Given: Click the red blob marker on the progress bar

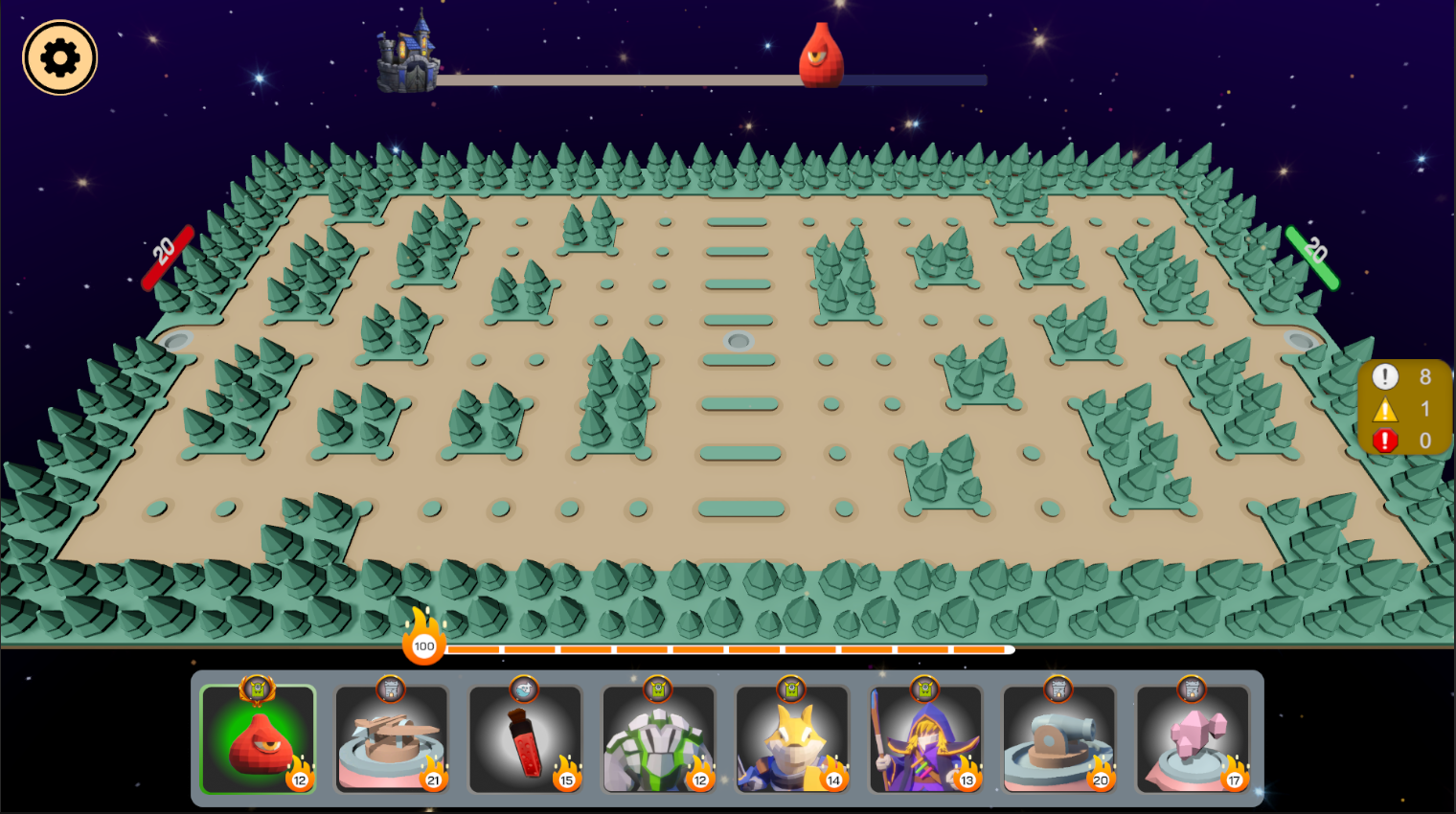Looking at the screenshot, I should click(x=819, y=57).
